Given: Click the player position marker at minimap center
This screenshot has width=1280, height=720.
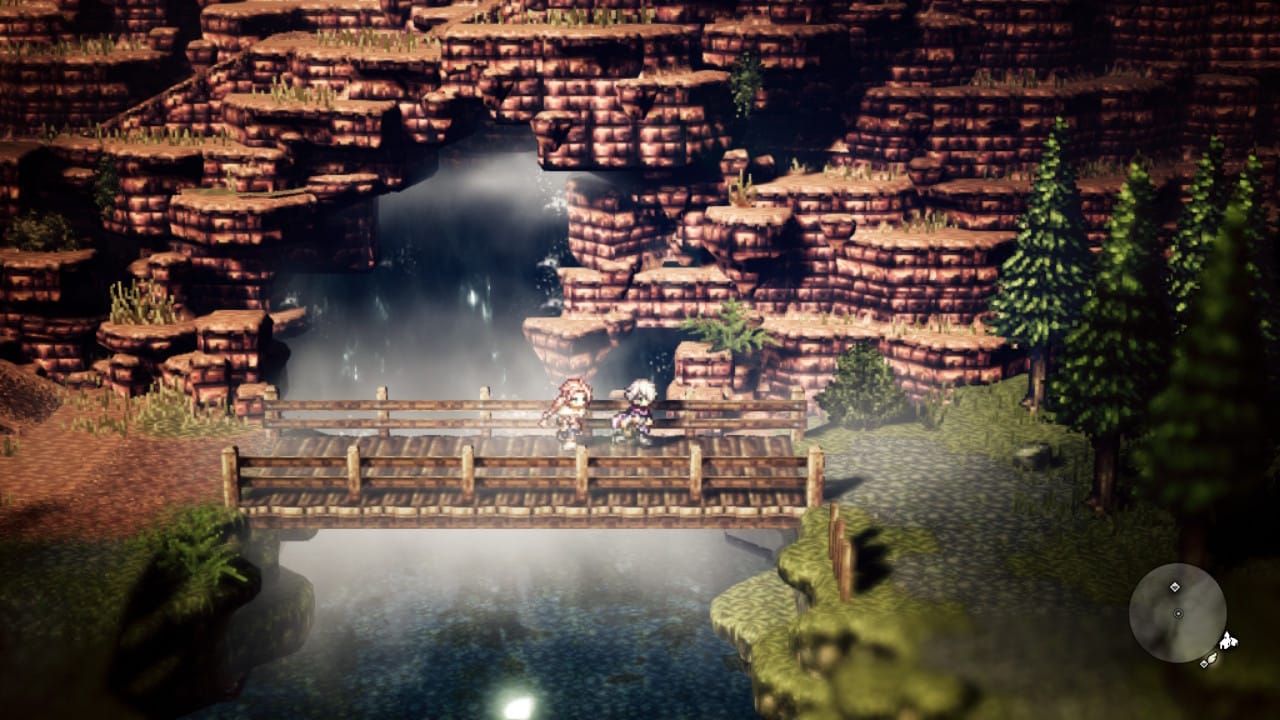Looking at the screenshot, I should [x=1178, y=613].
